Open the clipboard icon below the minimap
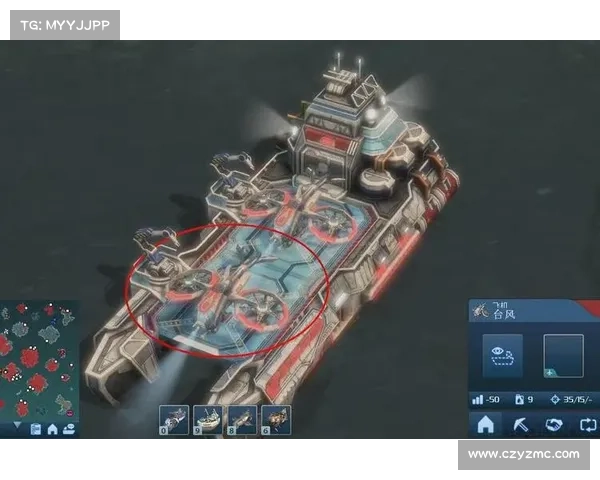The image size is (600, 480). tap(35, 429)
